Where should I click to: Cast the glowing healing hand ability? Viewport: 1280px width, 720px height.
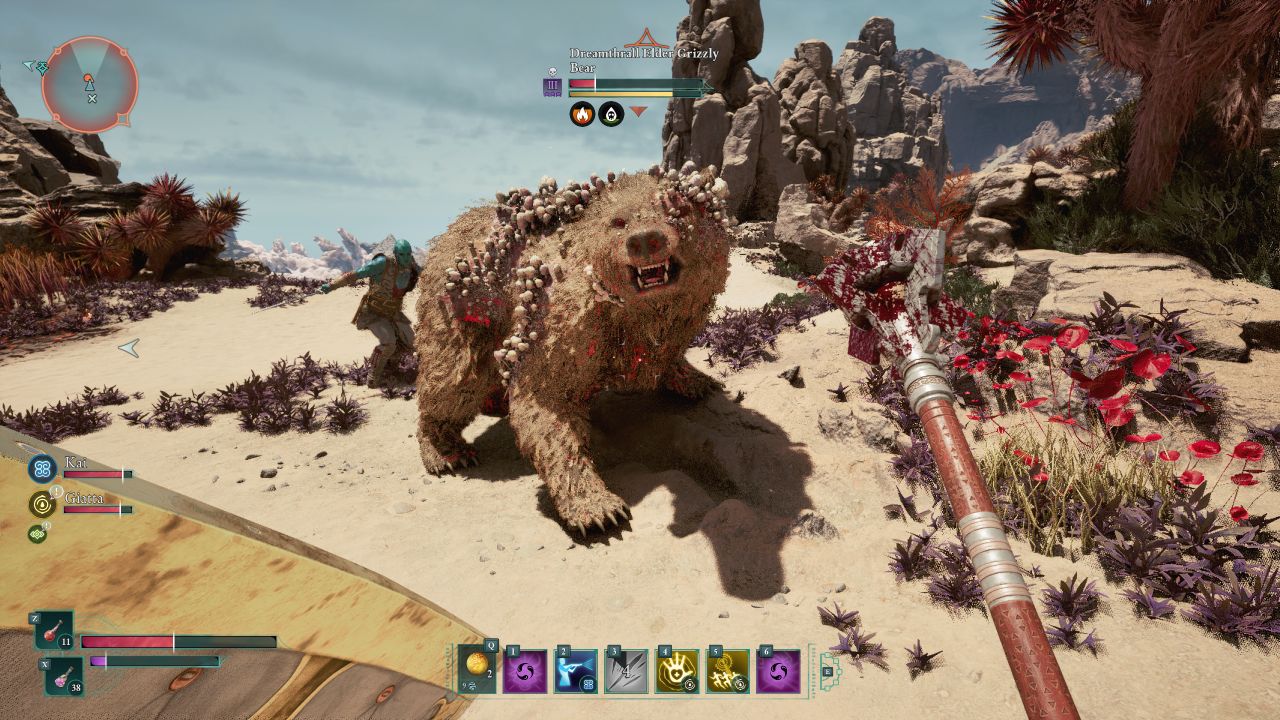tap(677, 671)
